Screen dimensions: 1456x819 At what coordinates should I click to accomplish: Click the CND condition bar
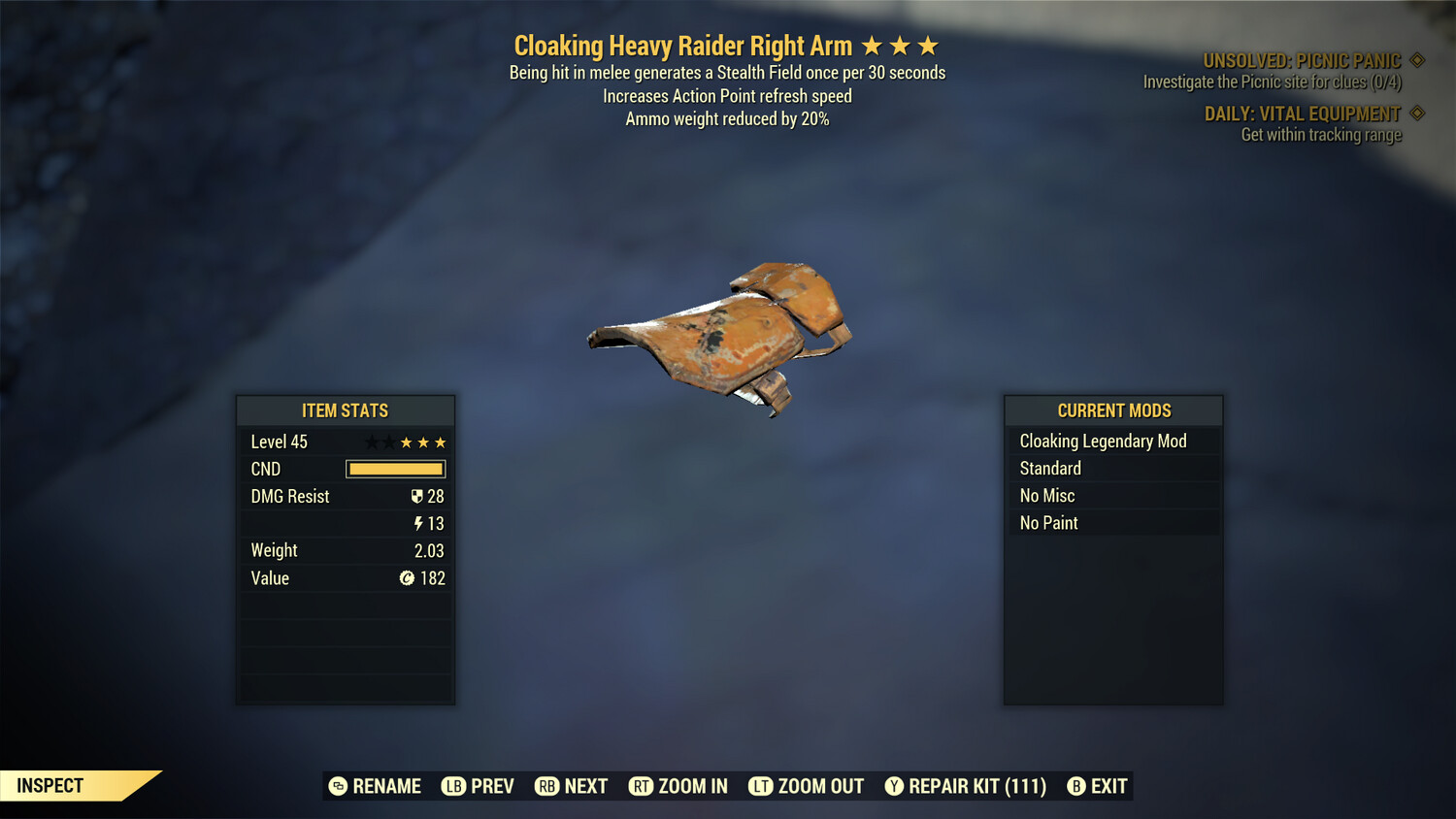(395, 469)
